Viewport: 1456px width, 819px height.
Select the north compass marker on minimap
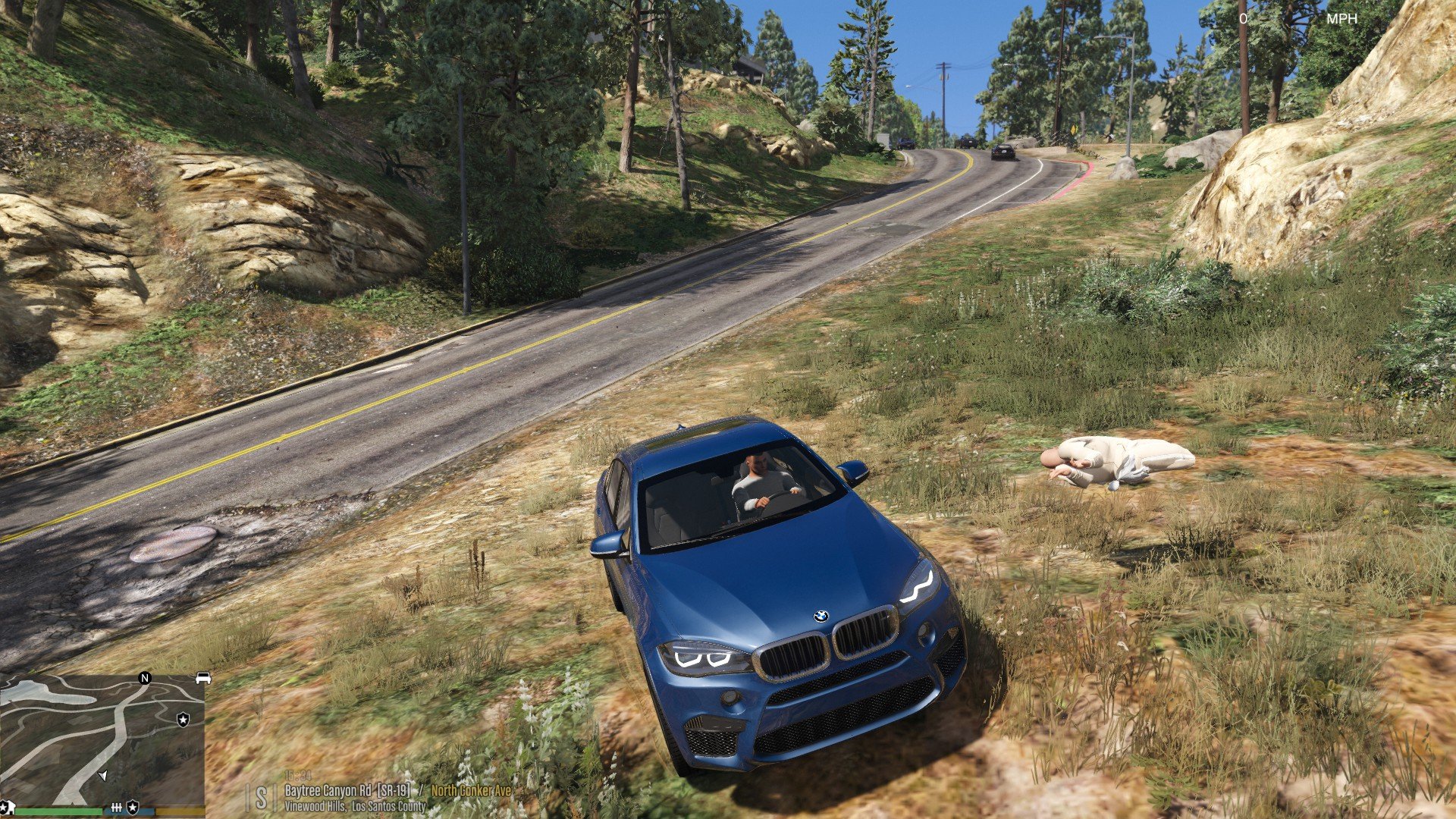tap(145, 678)
